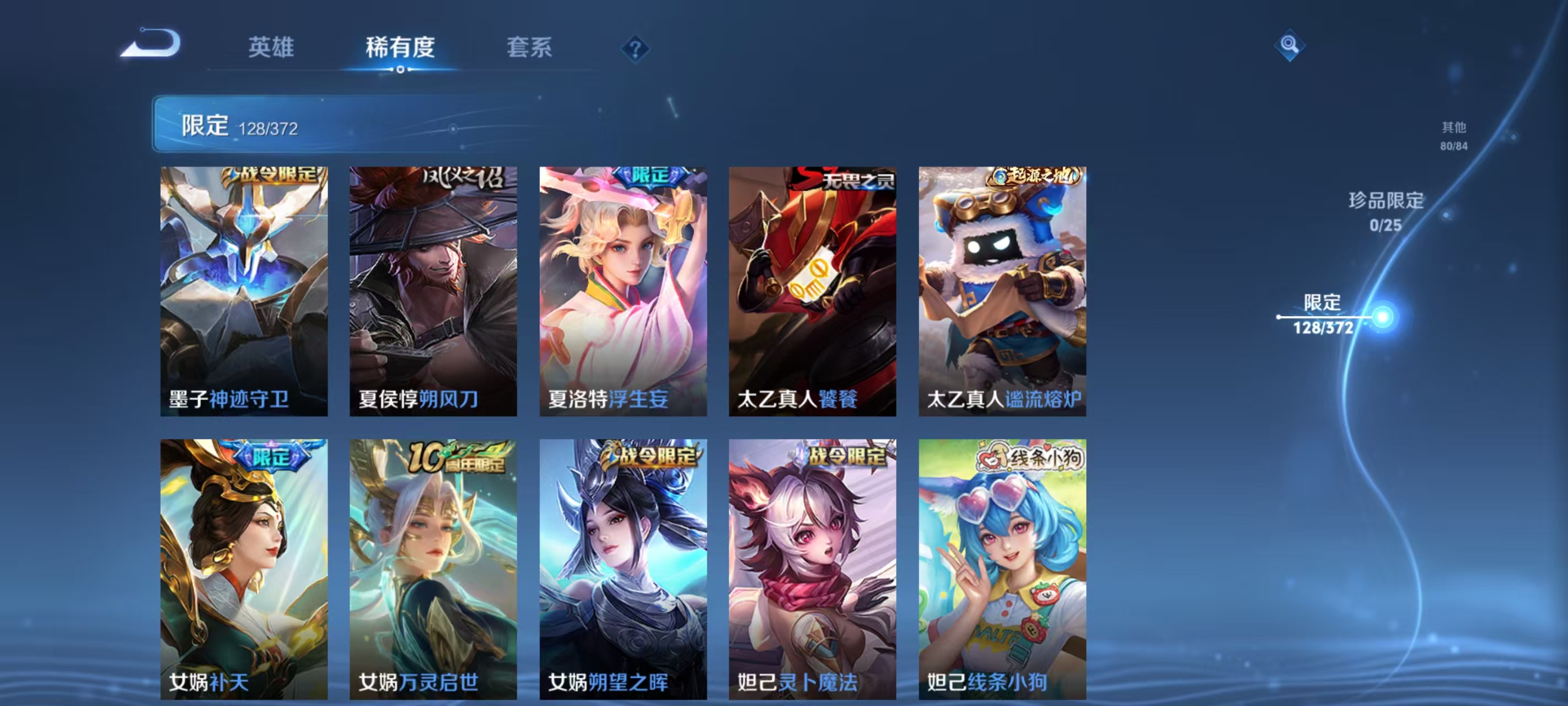Switch to the 英雄 tab
This screenshot has height=706, width=1568.
pos(271,47)
